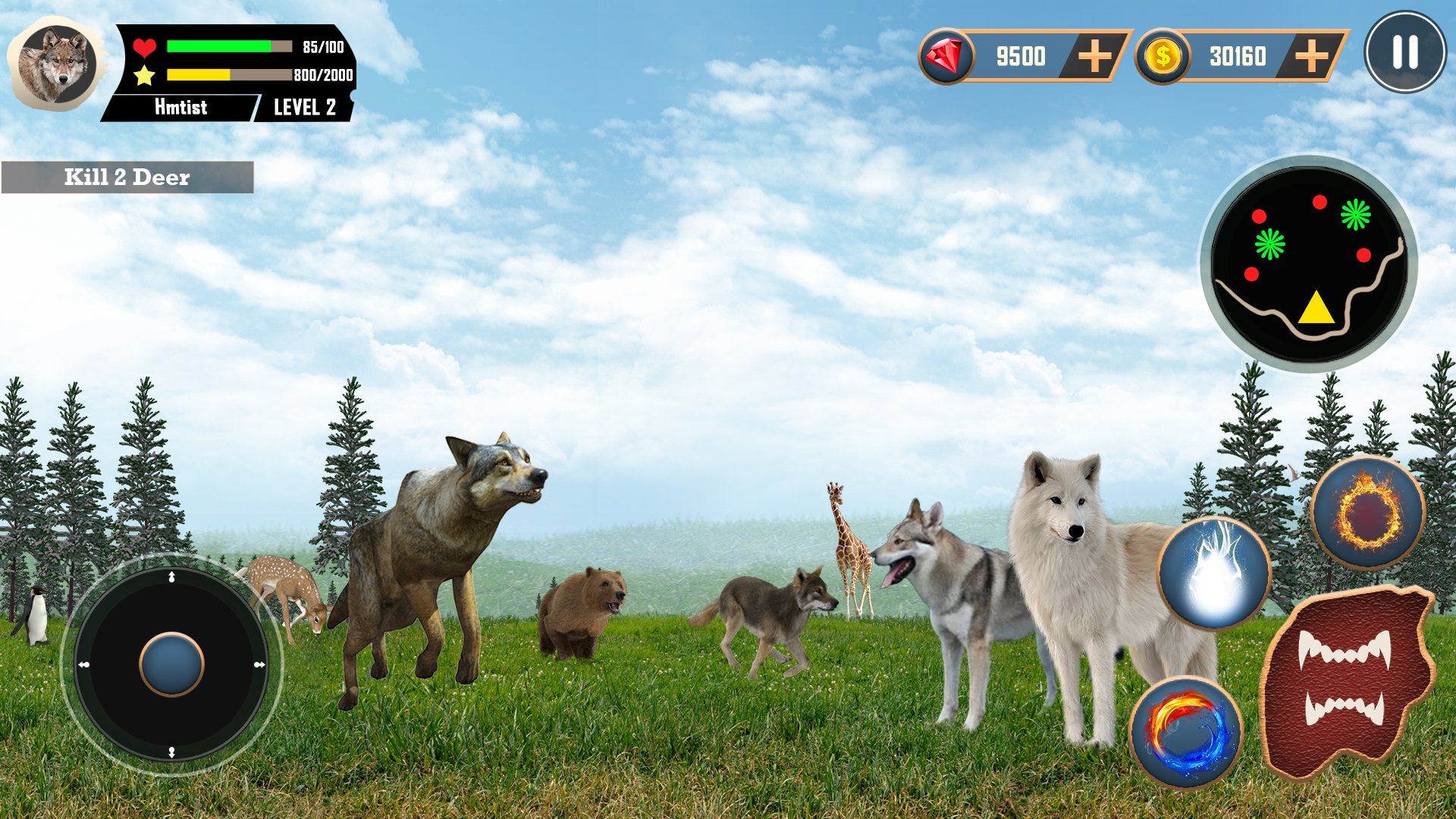The height and width of the screenshot is (819, 1456).
Task: Open the Kill 2 Deer objective banner
Action: tap(127, 177)
